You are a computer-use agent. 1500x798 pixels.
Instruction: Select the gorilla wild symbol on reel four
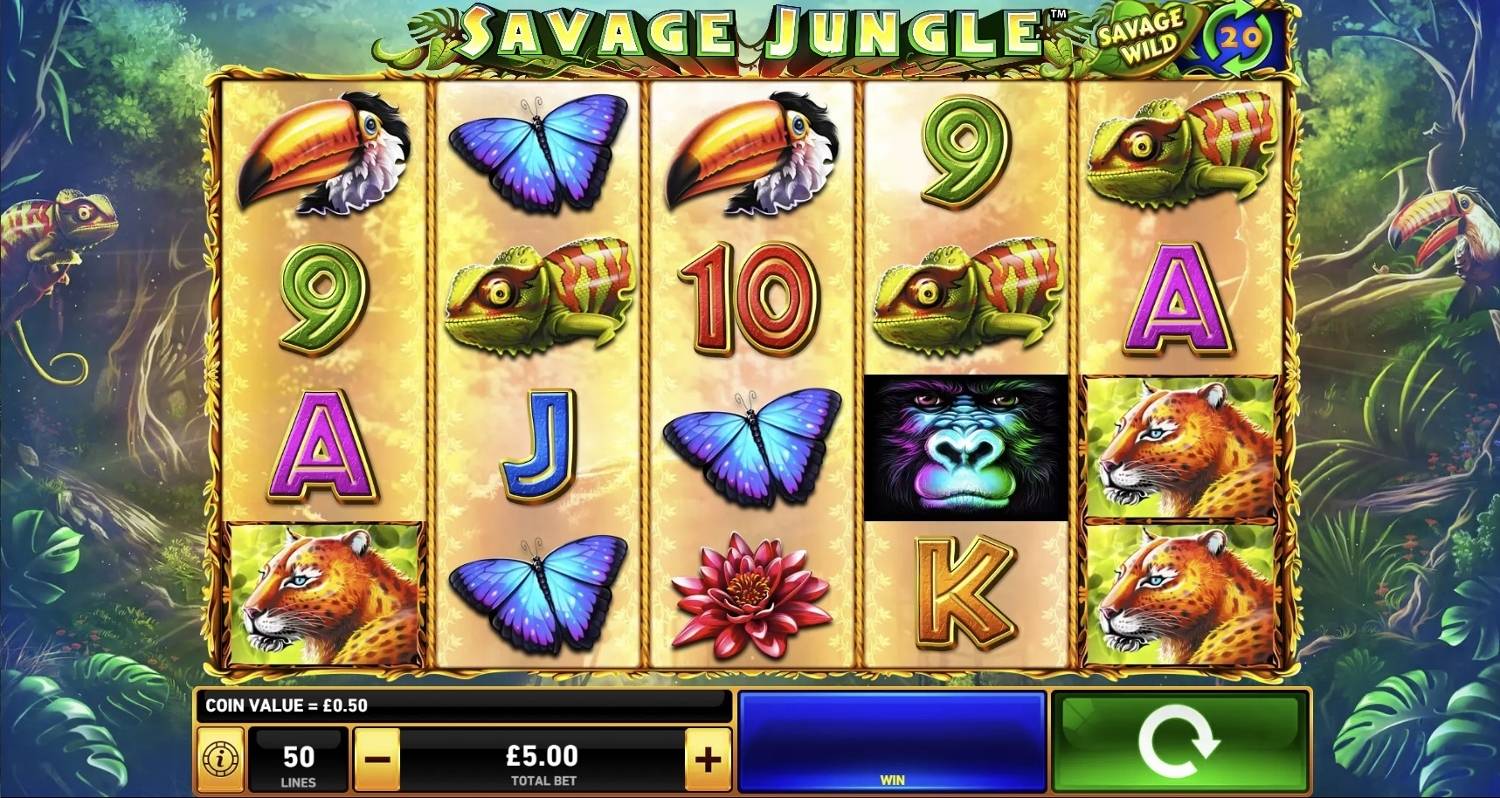966,445
